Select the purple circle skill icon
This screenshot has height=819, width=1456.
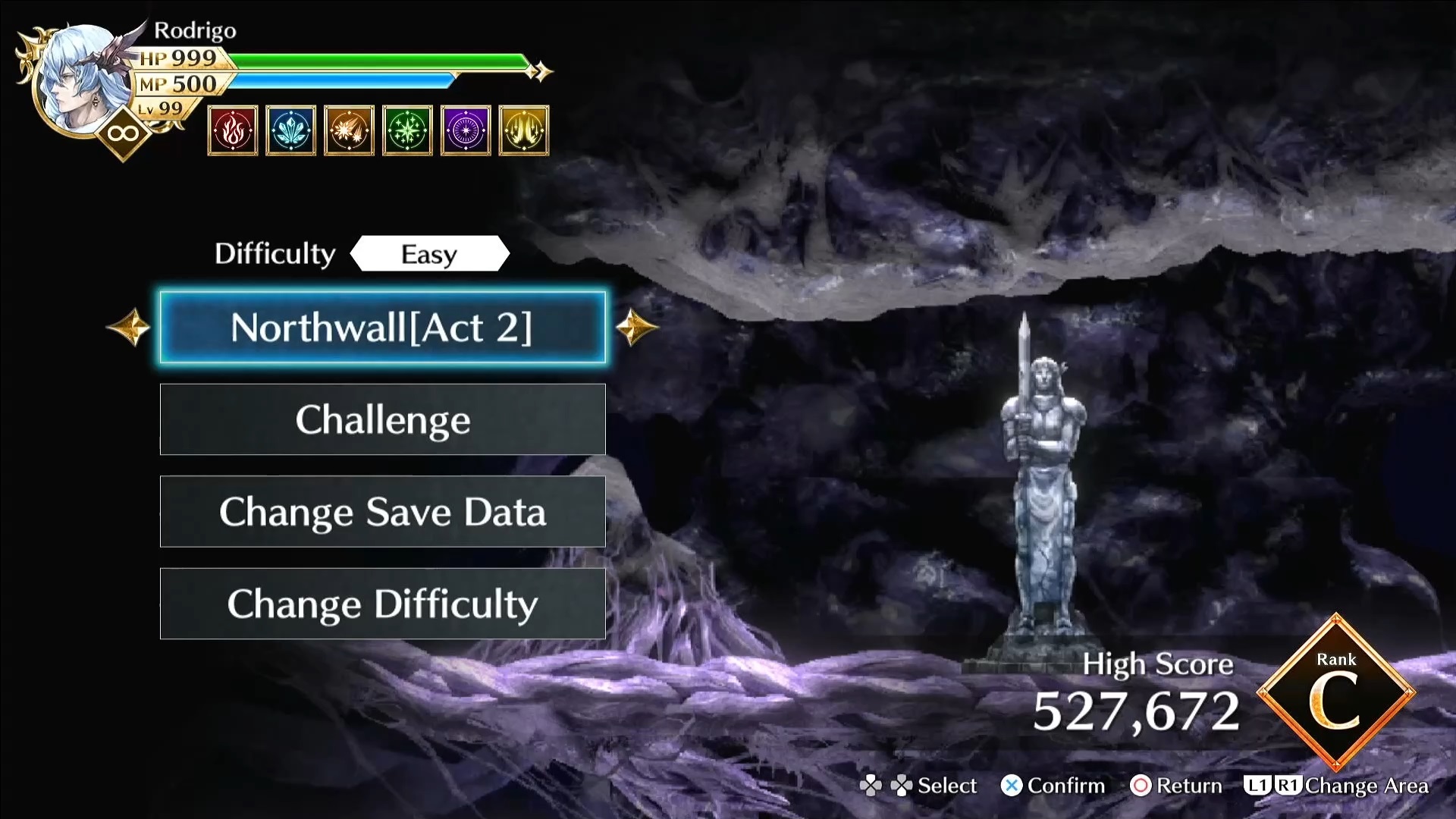(x=465, y=130)
